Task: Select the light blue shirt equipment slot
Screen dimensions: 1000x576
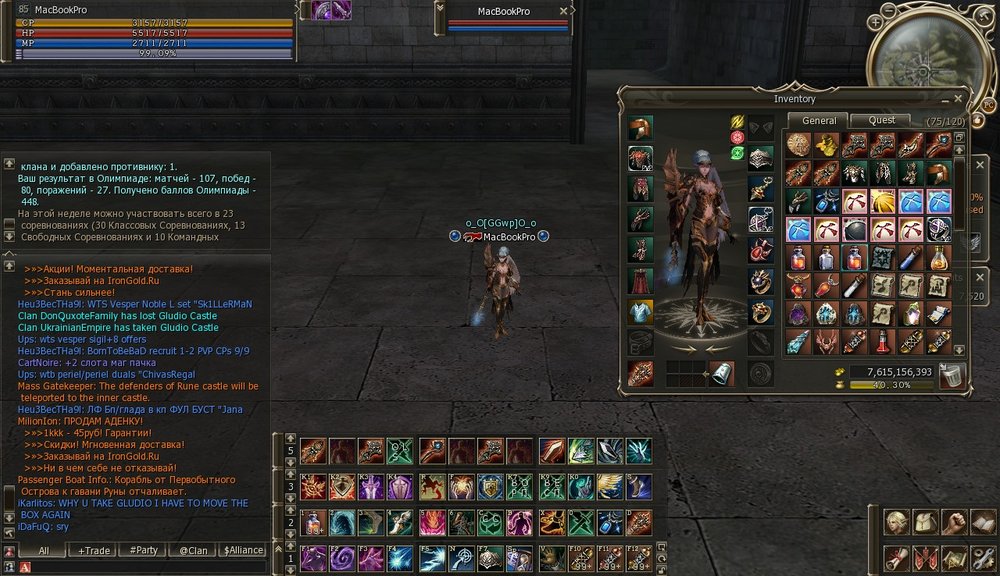Action: coord(641,312)
